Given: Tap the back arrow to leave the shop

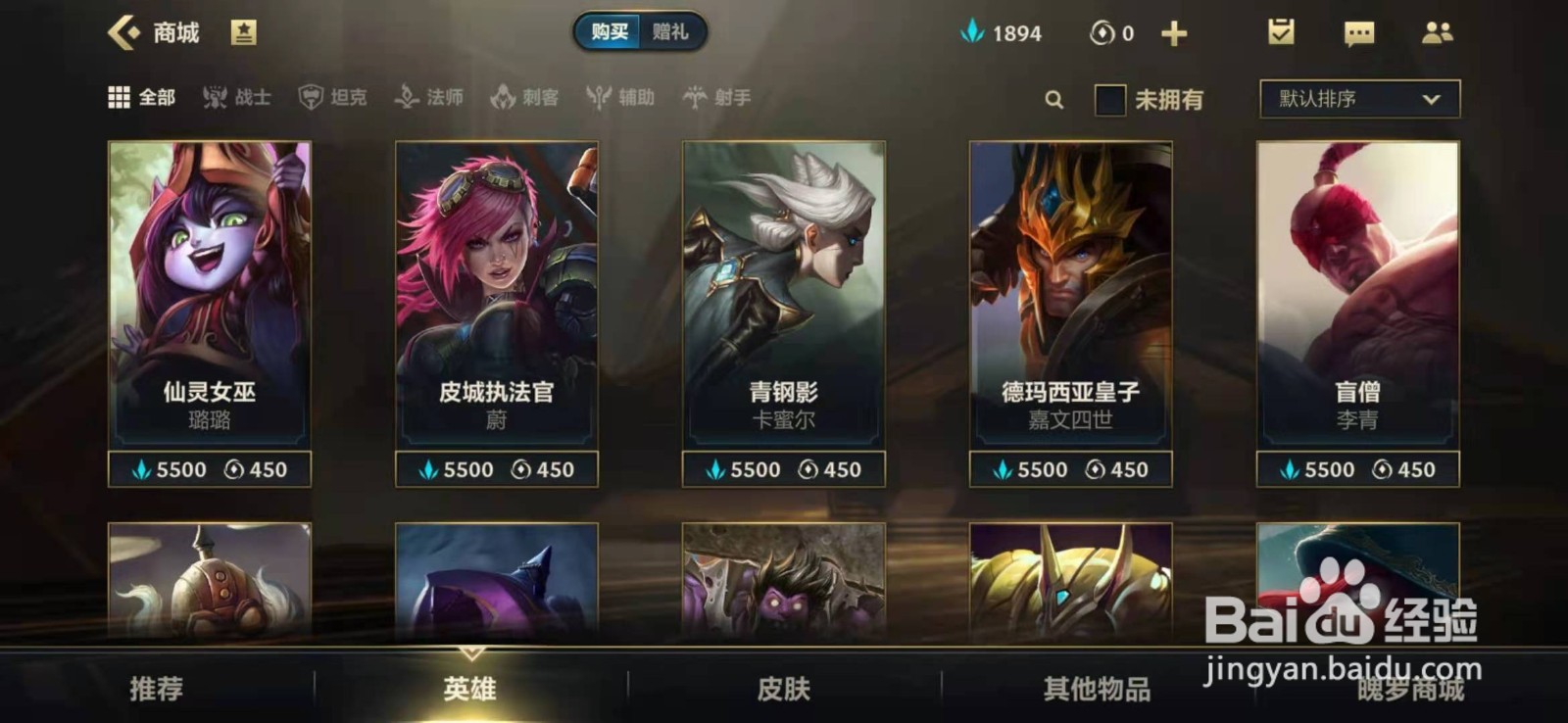Looking at the screenshot, I should pyautogui.click(x=122, y=31).
